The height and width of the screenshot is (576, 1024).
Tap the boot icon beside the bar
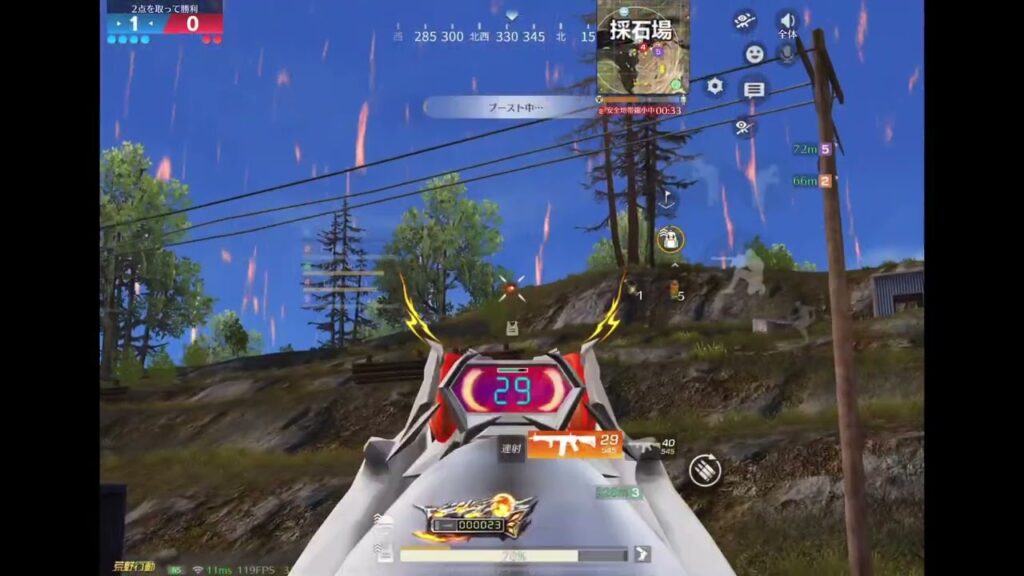(643, 553)
